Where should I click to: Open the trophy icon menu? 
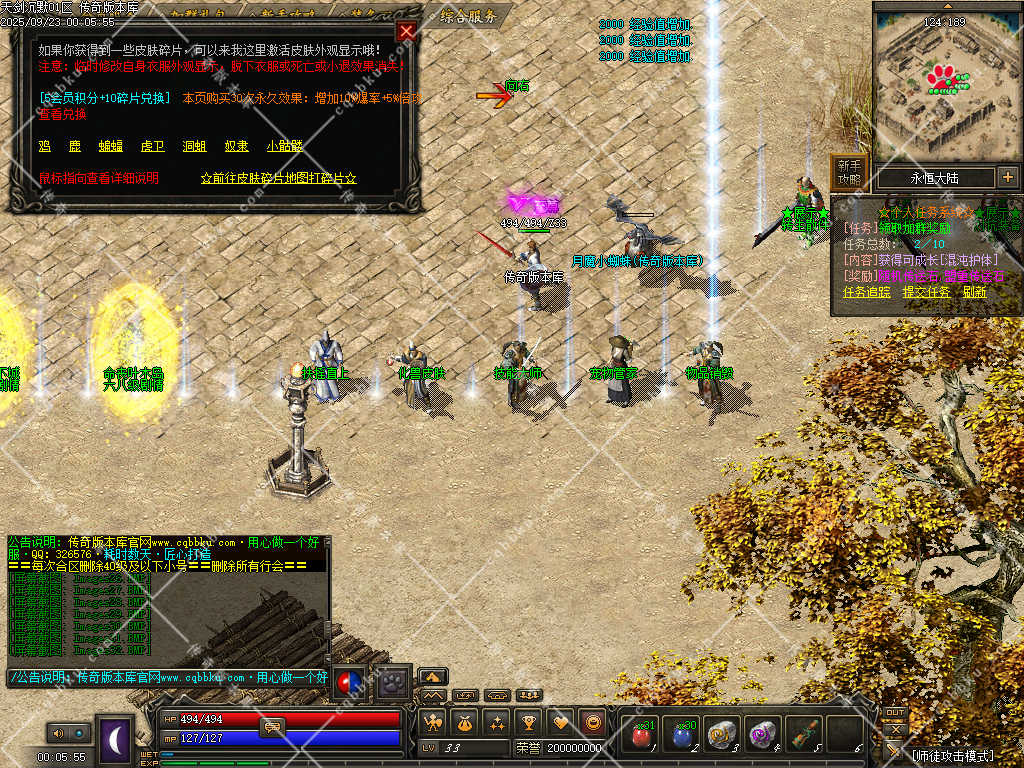pyautogui.click(x=529, y=722)
